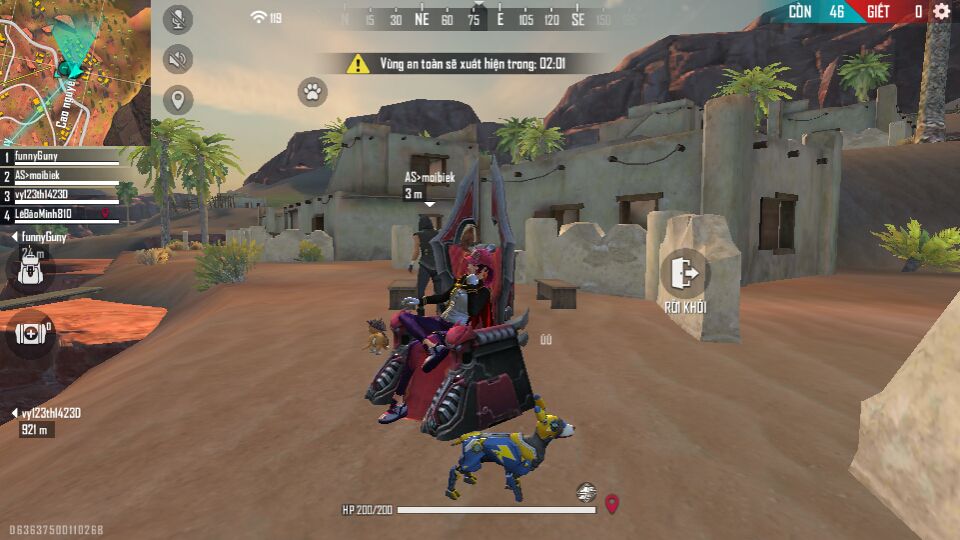This screenshot has width=960, height=540.
Task: Select teammate vy123thl4230 in squad list
Action: [x=60, y=195]
